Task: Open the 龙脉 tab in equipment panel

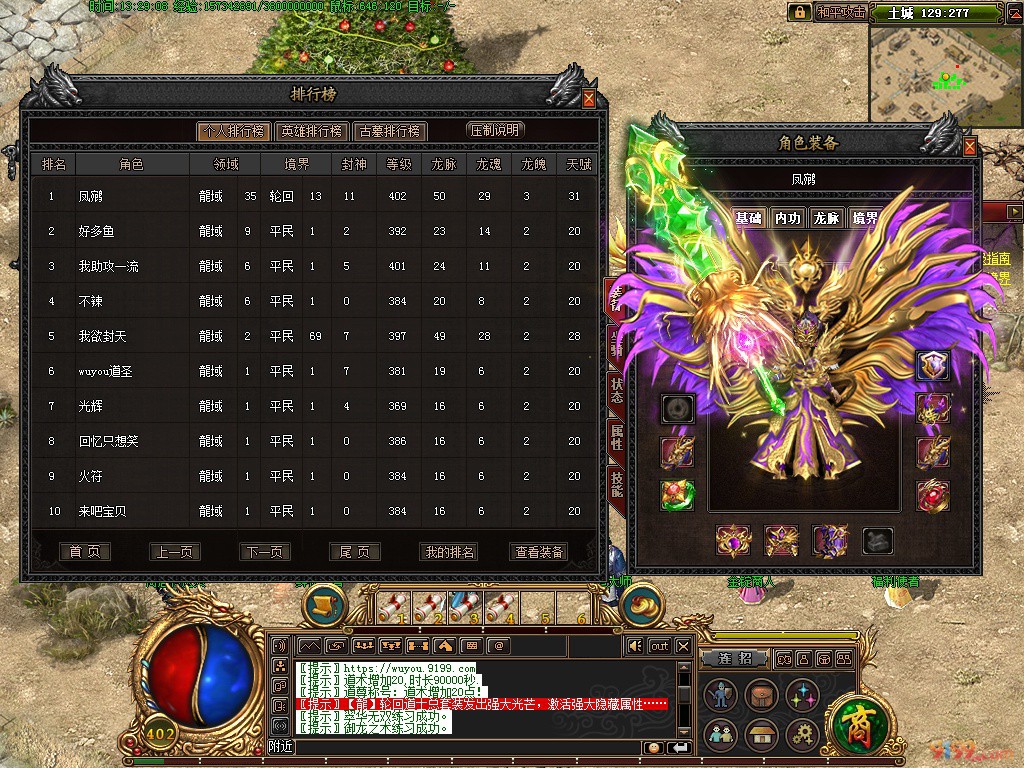Action: (x=826, y=218)
